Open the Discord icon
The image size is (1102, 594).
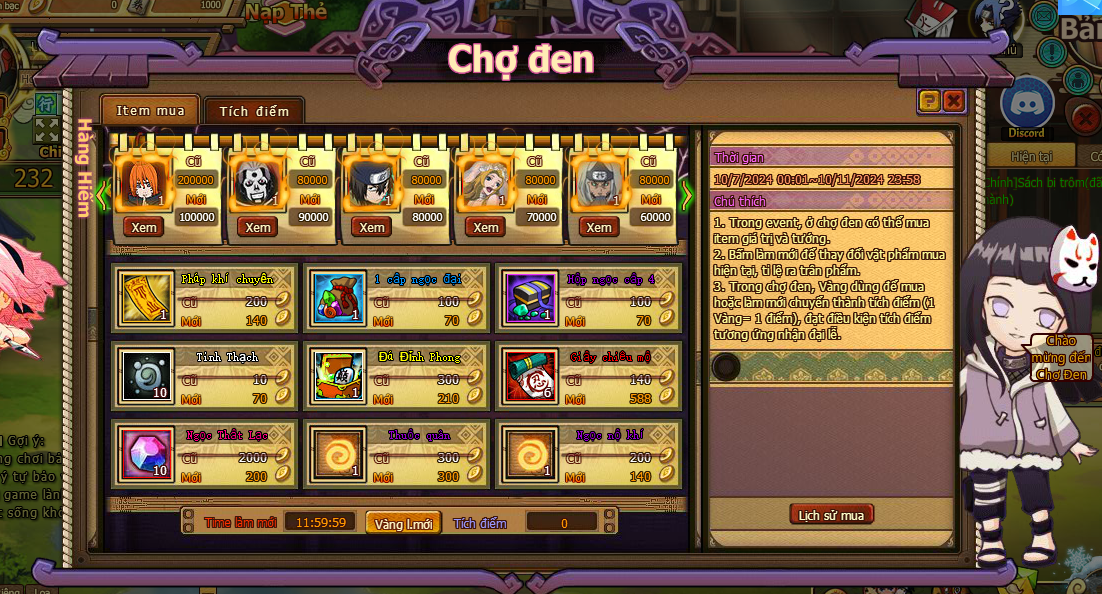tap(1026, 105)
